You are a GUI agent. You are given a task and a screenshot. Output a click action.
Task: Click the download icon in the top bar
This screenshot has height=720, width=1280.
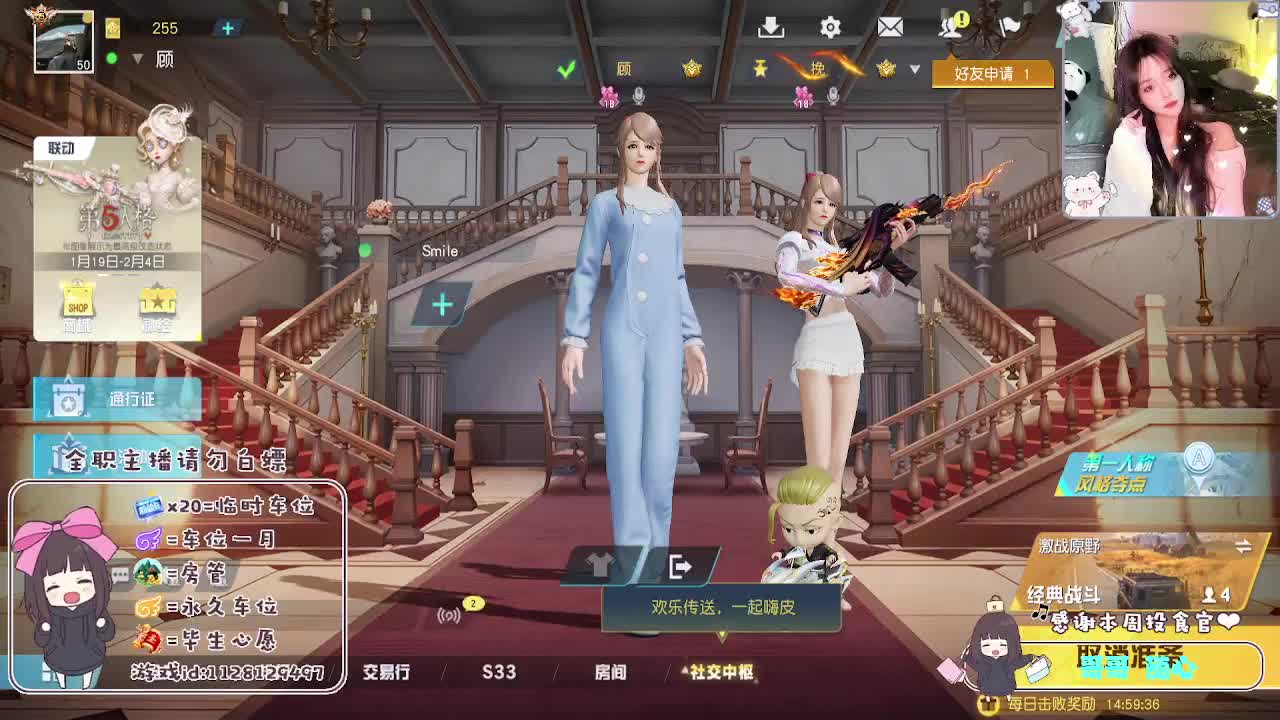[x=771, y=27]
